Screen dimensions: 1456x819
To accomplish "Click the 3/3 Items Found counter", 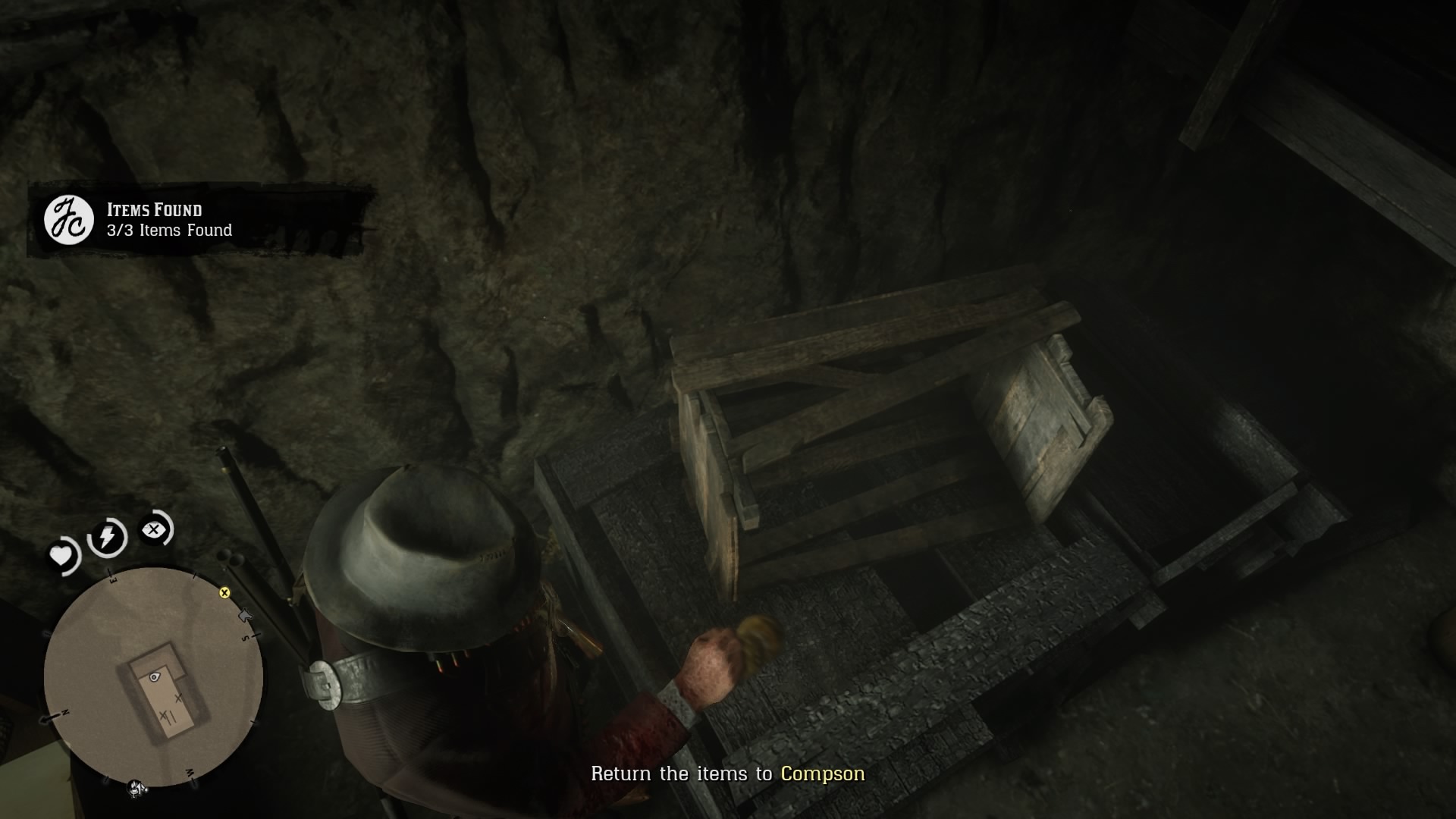I will 168,230.
